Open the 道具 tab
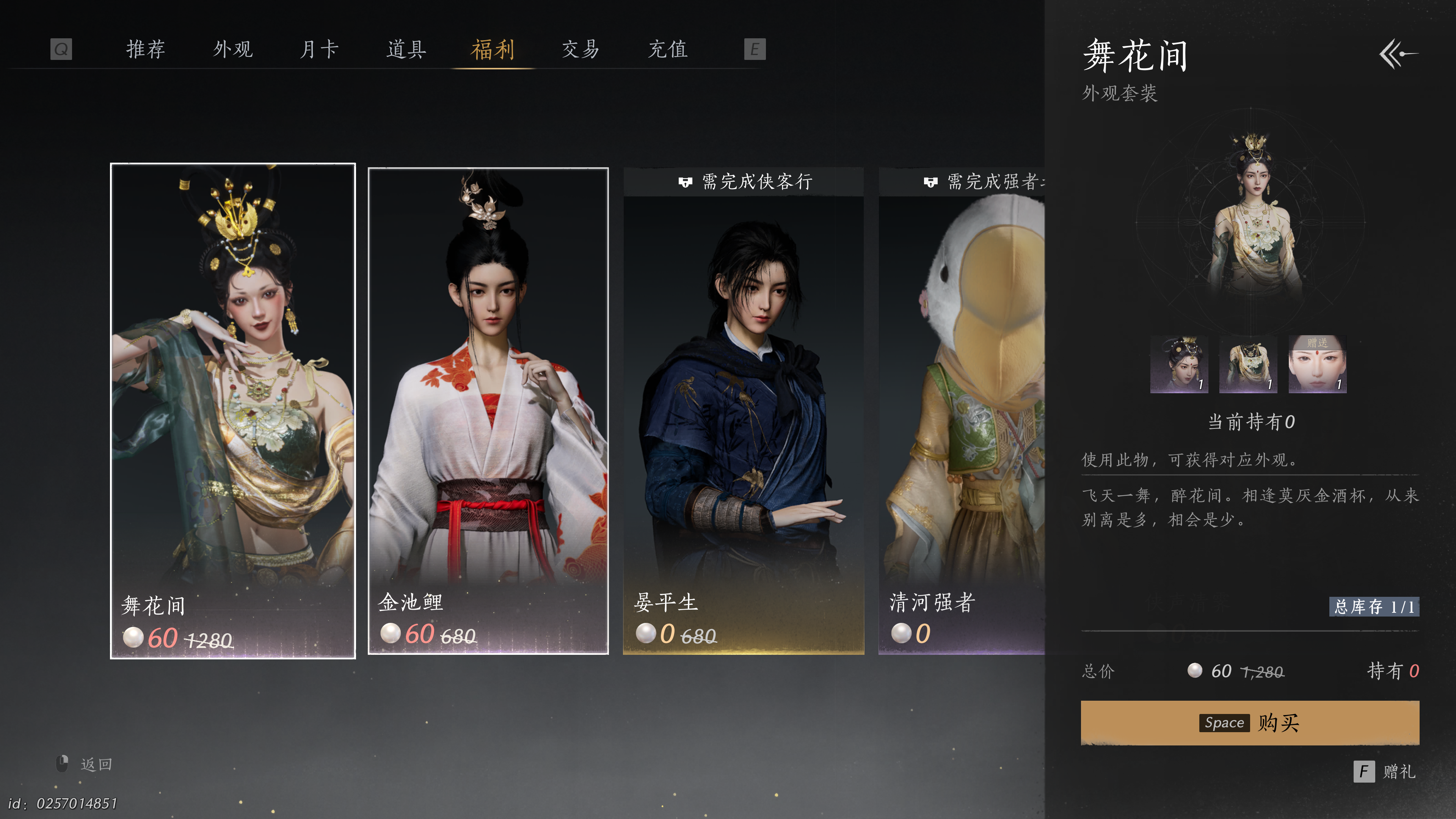 (407, 49)
